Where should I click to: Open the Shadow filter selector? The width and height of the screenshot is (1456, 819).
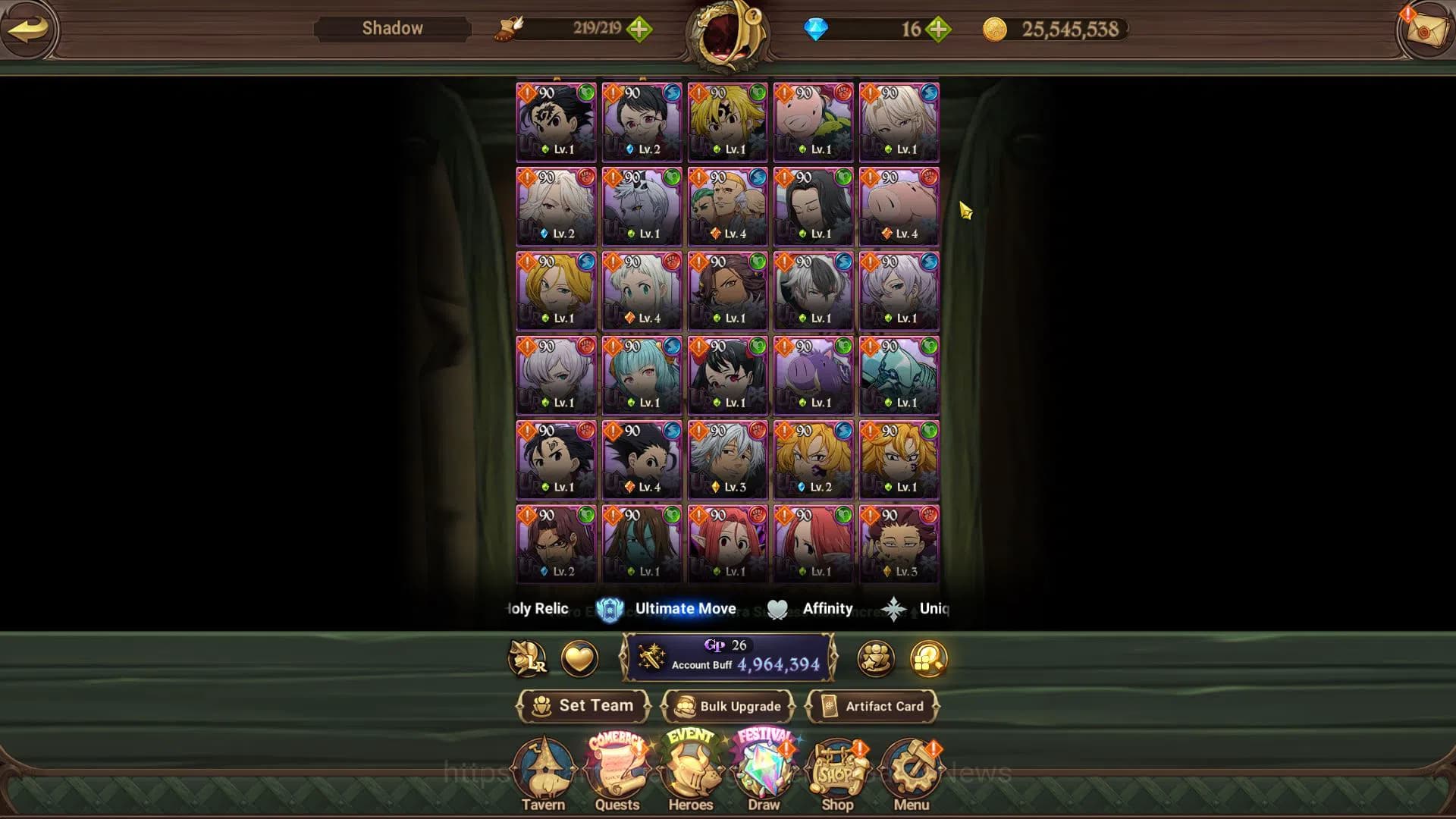point(391,28)
